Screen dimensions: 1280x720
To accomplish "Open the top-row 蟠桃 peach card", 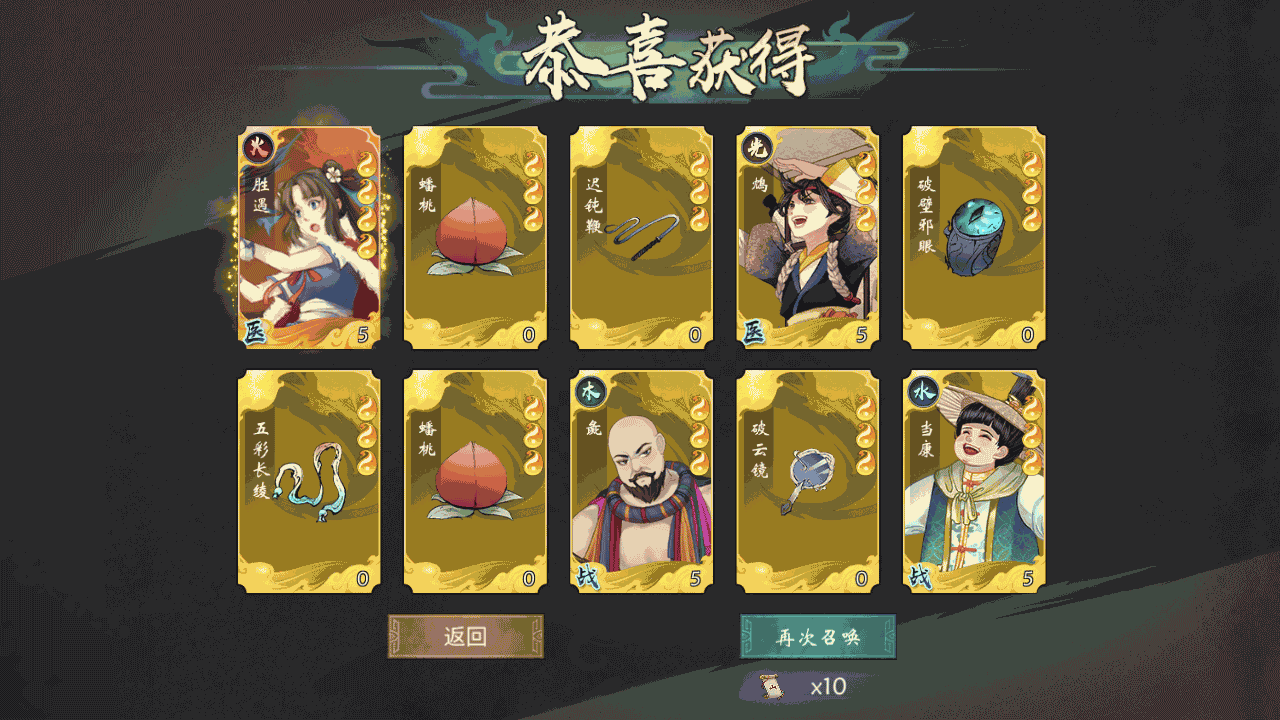I will (473, 235).
